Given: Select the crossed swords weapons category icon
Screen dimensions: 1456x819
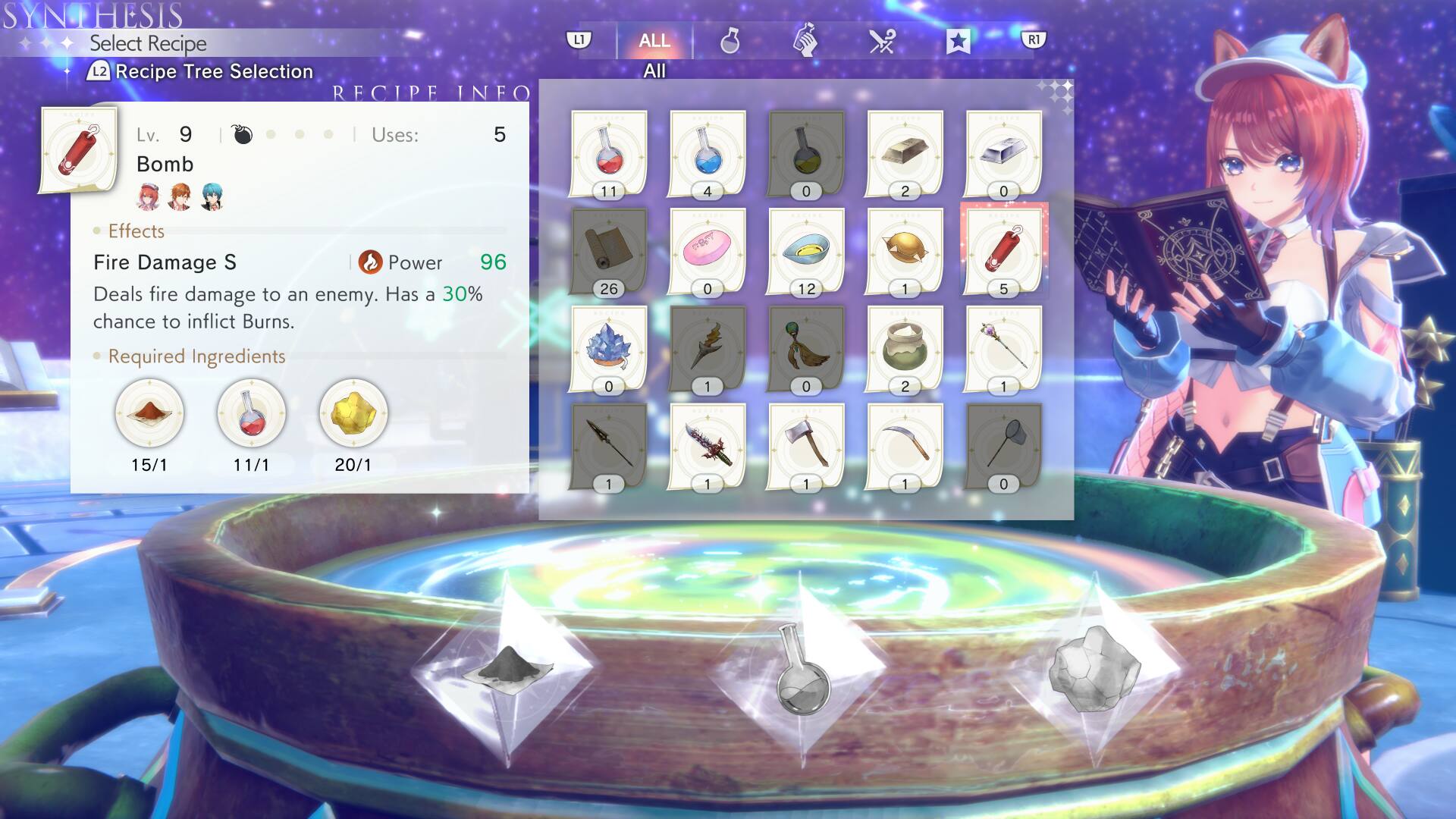Looking at the screenshot, I should 882,41.
